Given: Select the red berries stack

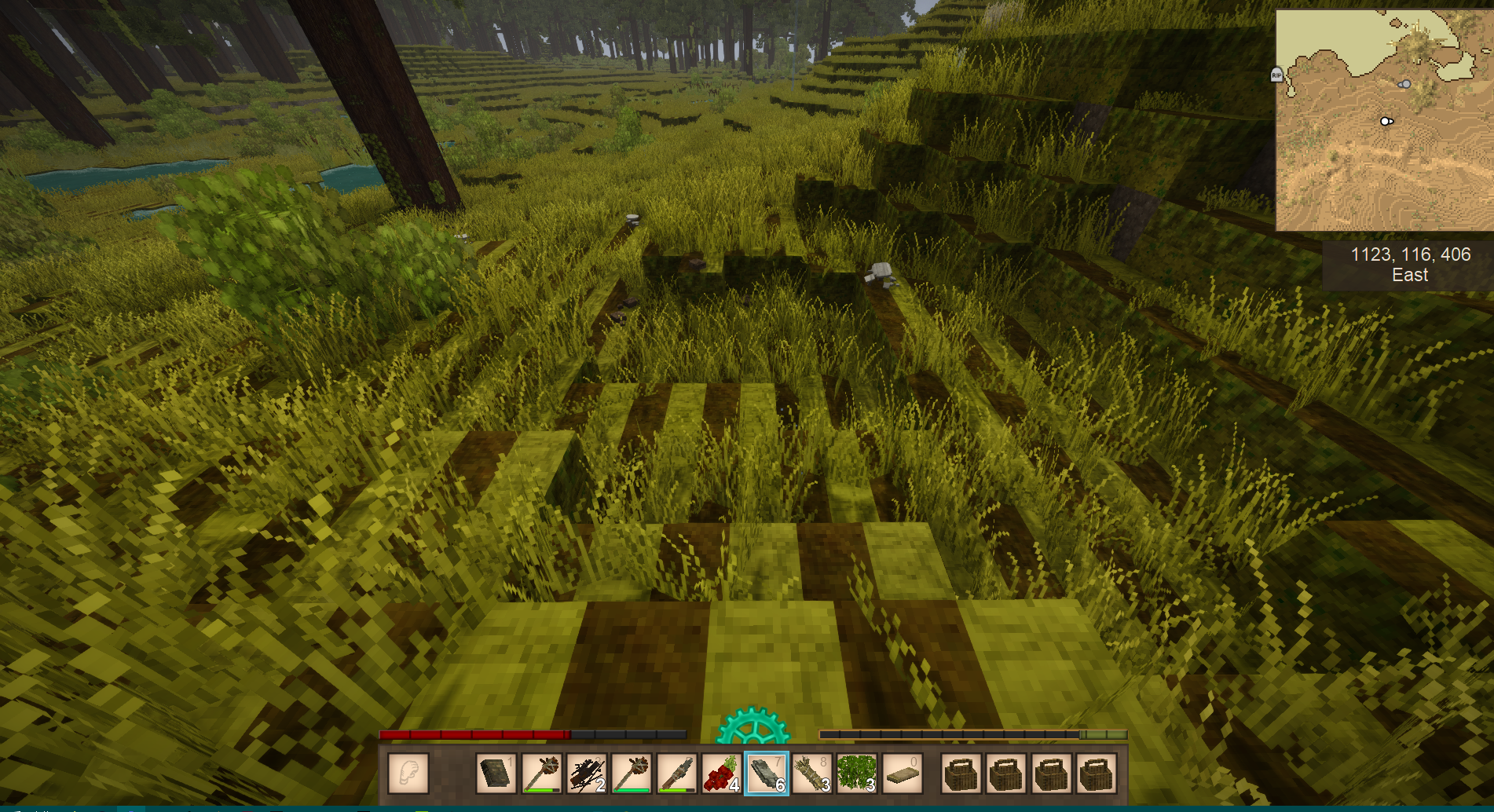Looking at the screenshot, I should tap(721, 774).
